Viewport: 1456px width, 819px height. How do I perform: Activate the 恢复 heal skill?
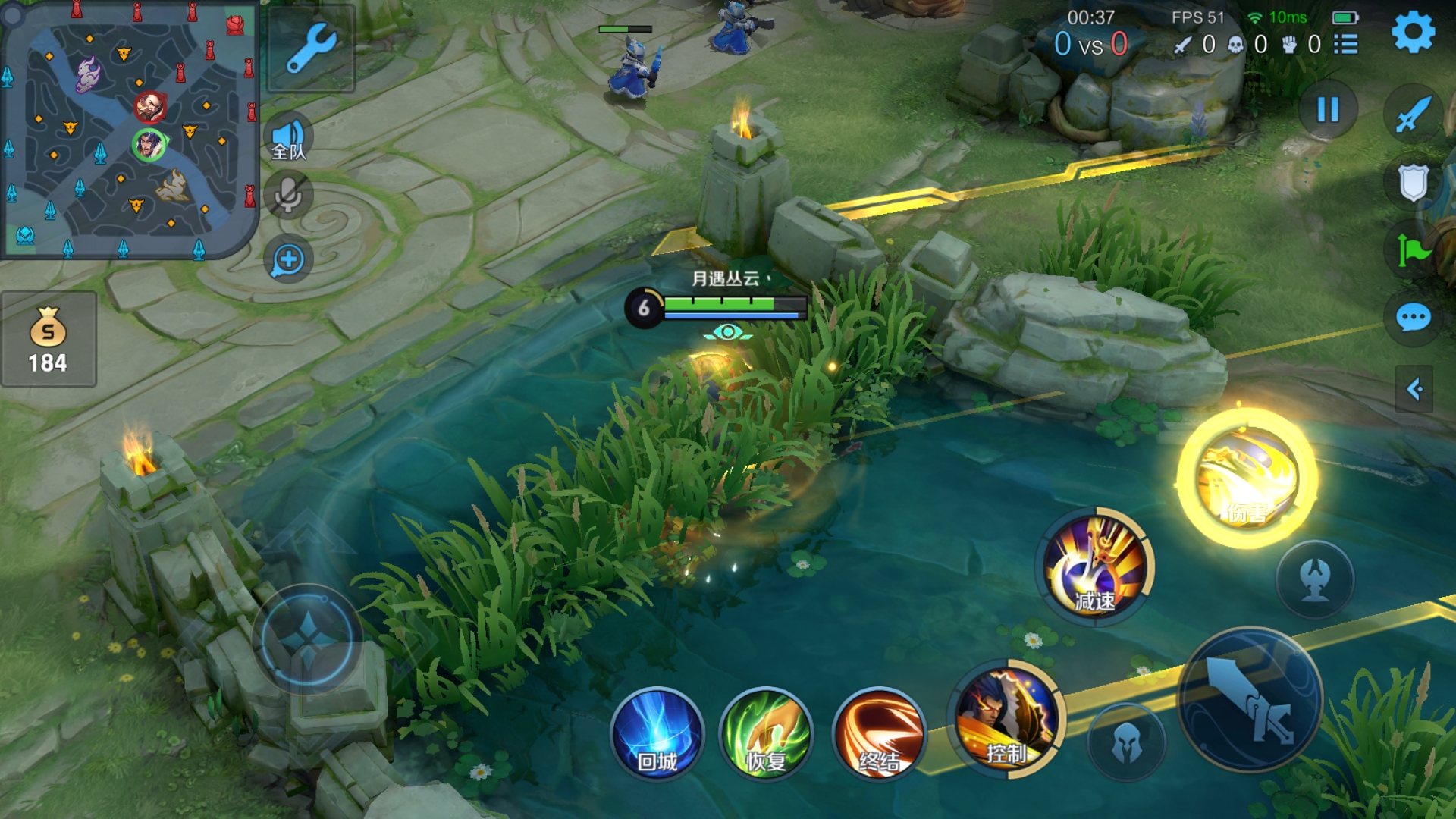(766, 734)
